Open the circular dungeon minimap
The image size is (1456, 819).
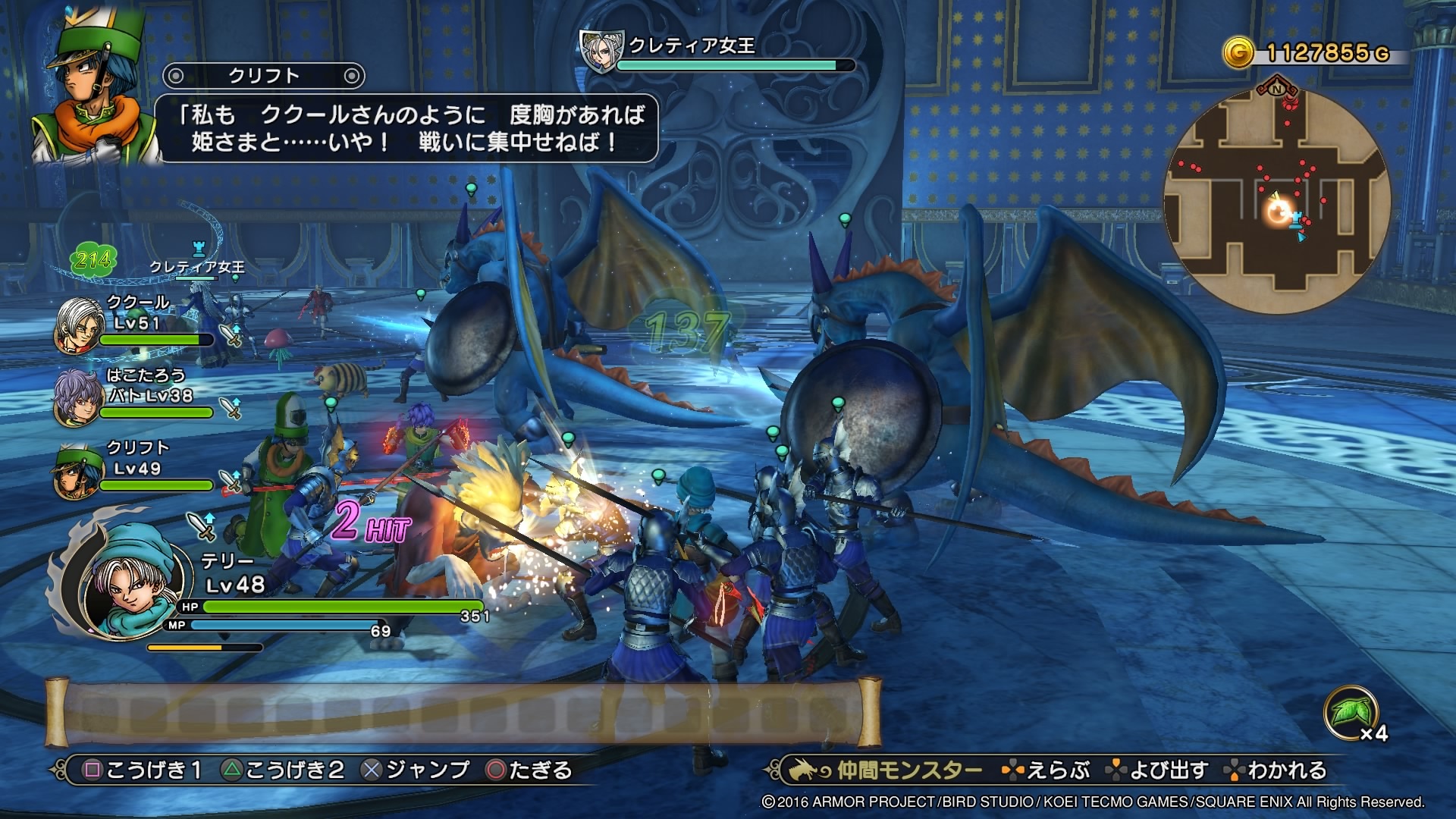(x=1277, y=200)
